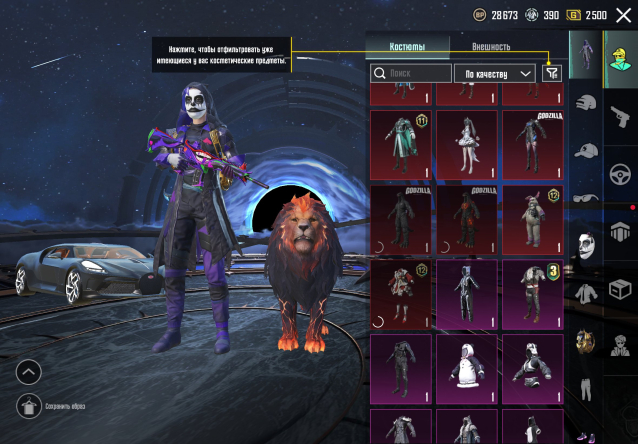Open the По качеству sort dropdown

coord(495,73)
